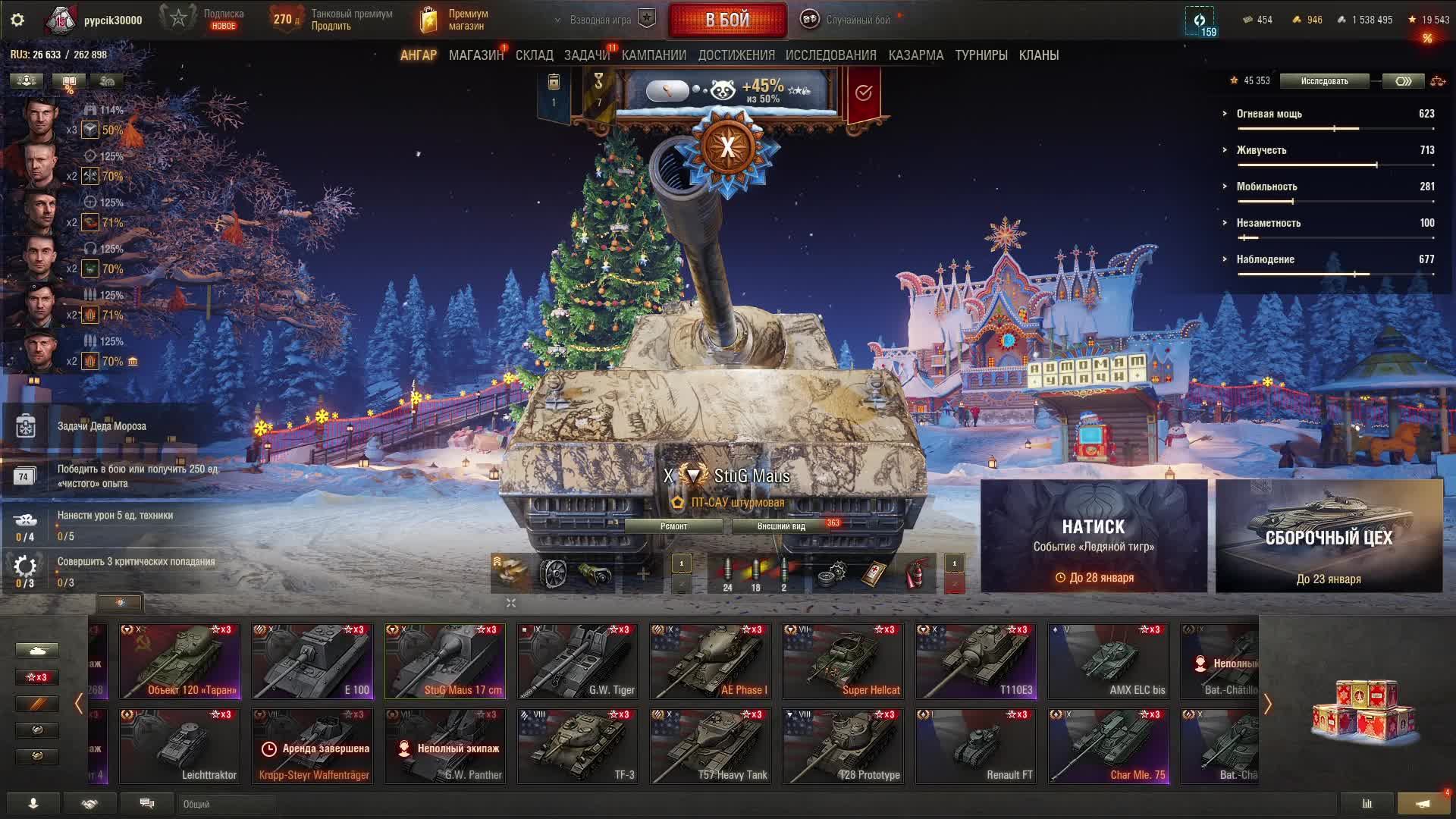The image size is (1456, 819).
Task: Open the ИССЛЕДОВАНИЯ tab
Action: click(x=830, y=55)
